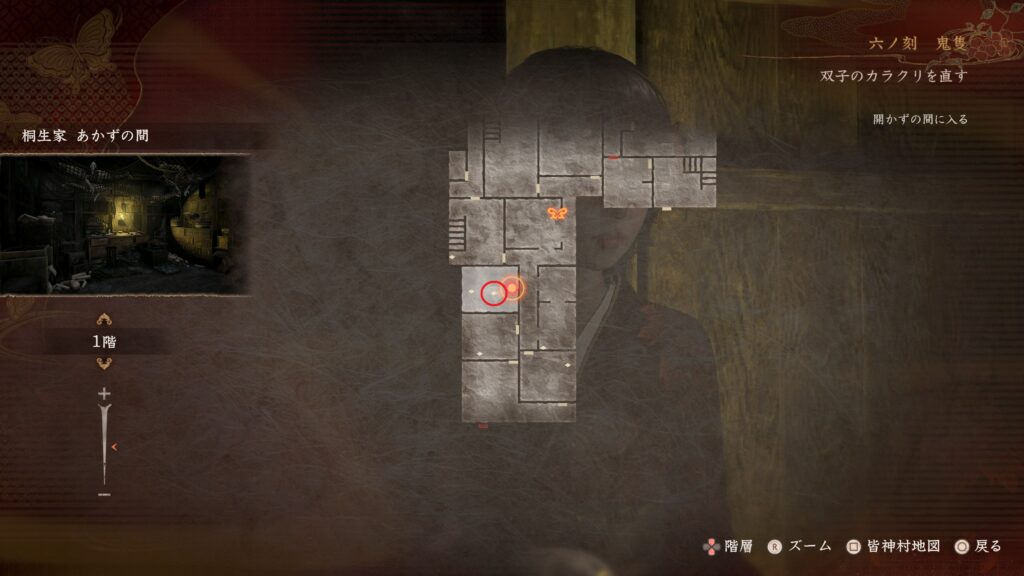Click the floor-down arrow below 1階
The image size is (1024, 576).
click(104, 363)
